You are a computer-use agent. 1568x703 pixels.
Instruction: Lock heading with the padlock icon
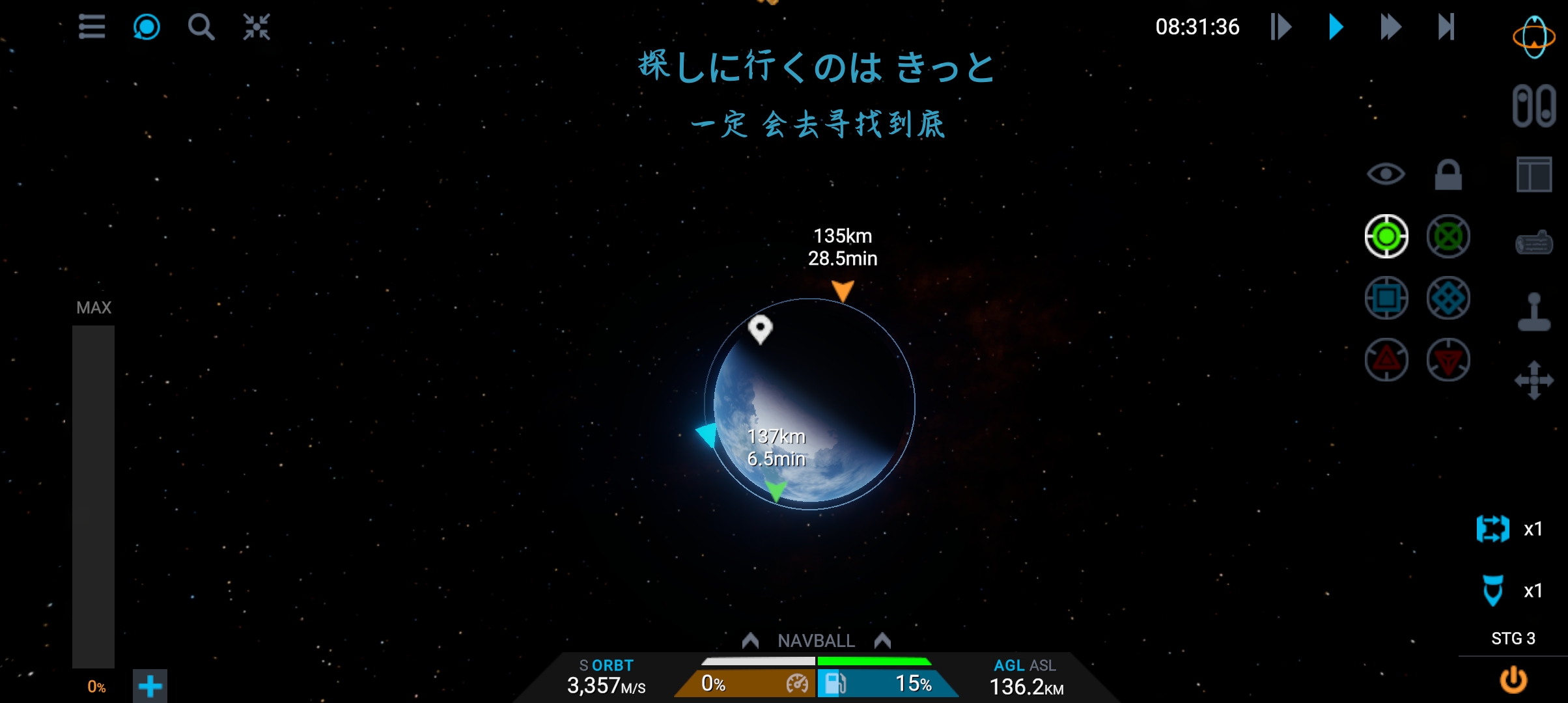click(x=1448, y=174)
